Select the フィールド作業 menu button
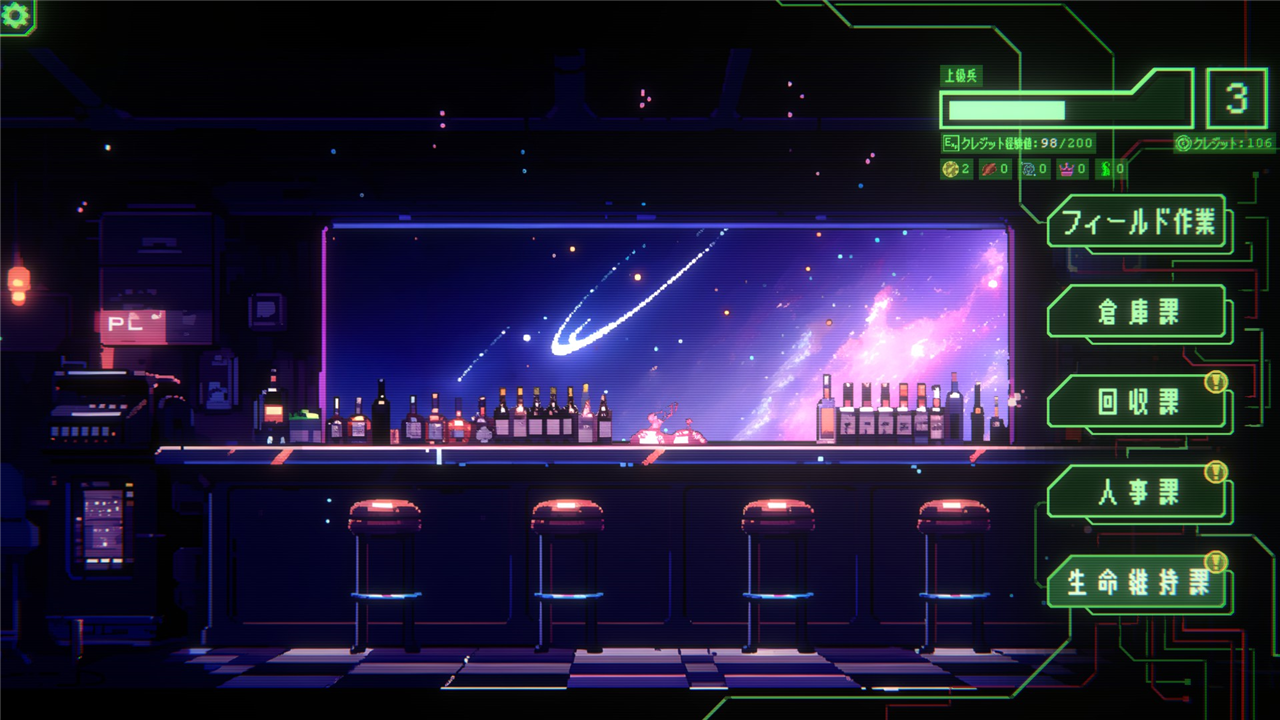The width and height of the screenshot is (1280, 720). pyautogui.click(x=1137, y=222)
